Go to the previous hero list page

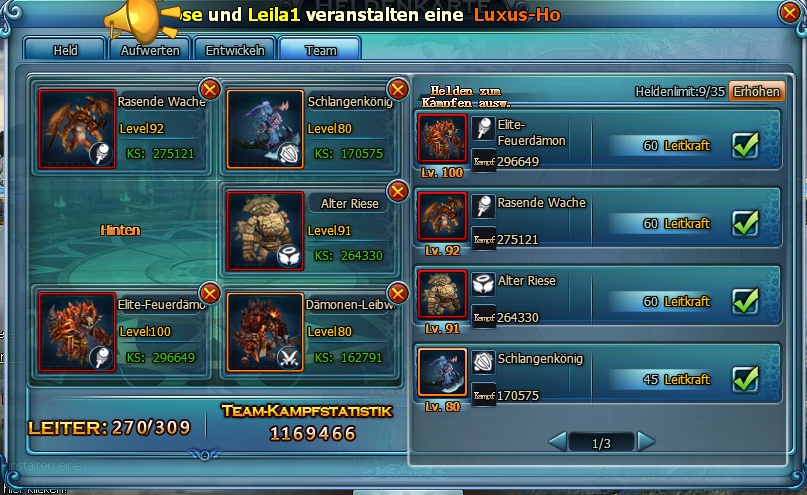[x=558, y=441]
